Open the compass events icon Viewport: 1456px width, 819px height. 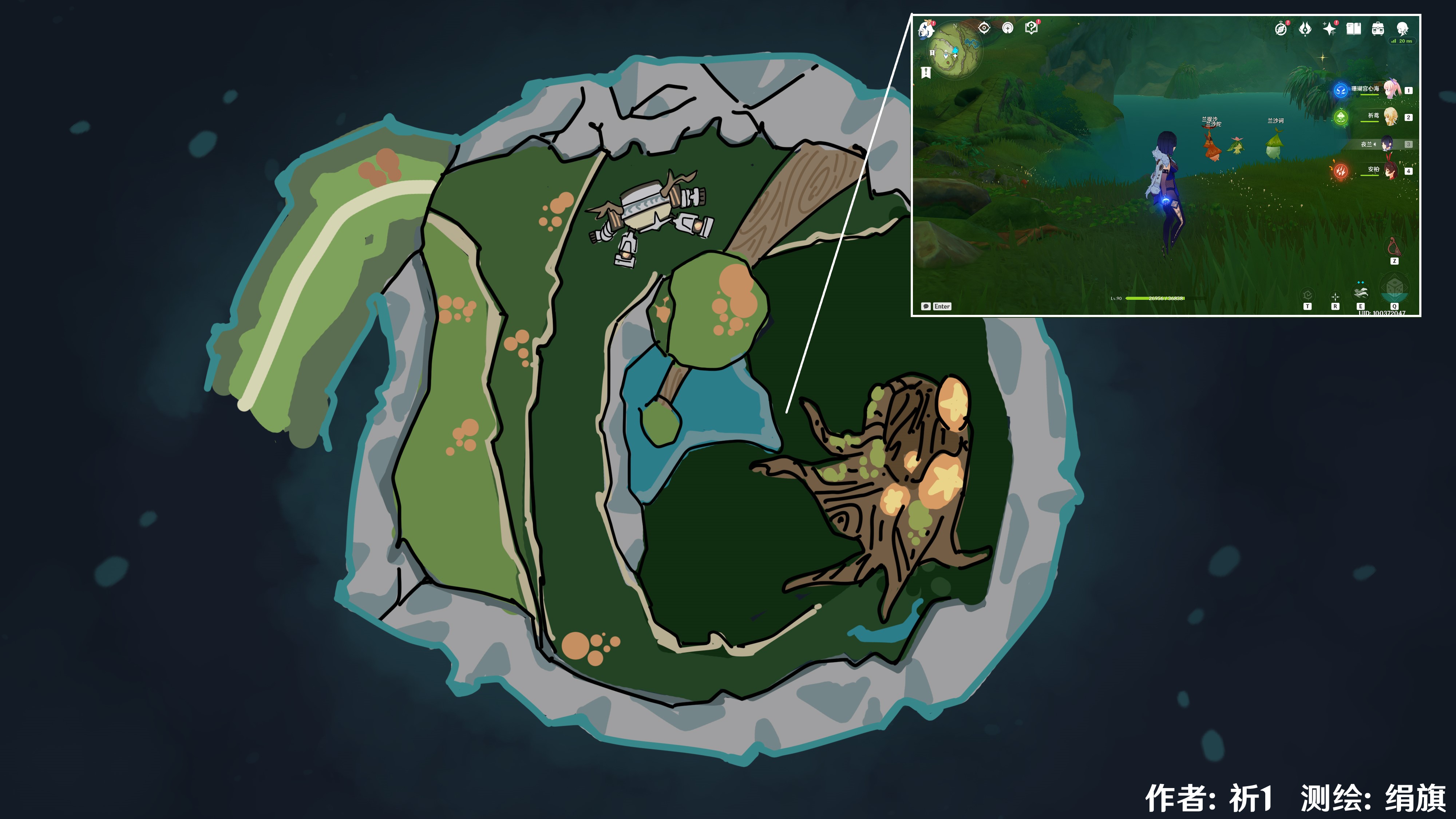point(1281,28)
